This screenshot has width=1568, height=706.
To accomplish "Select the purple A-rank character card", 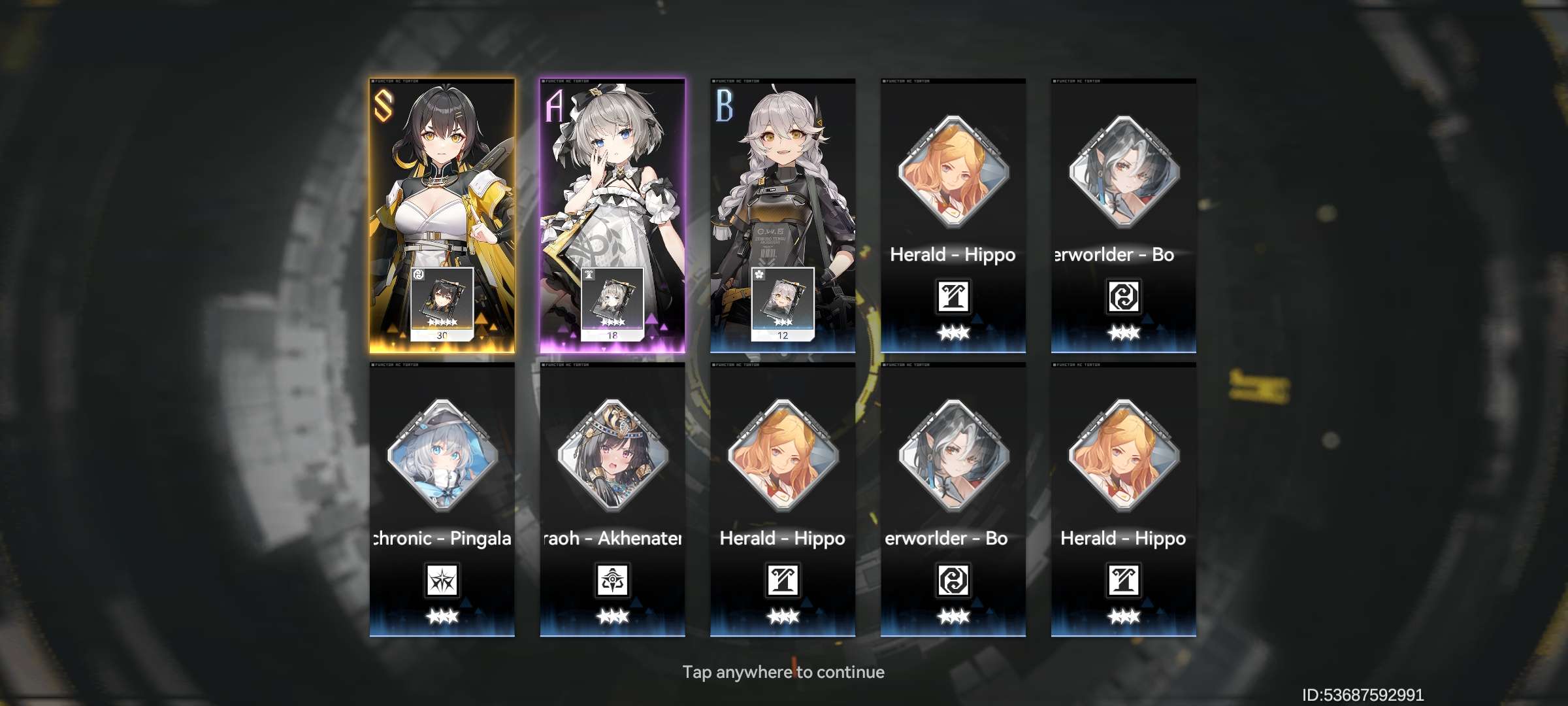I will [x=612, y=216].
